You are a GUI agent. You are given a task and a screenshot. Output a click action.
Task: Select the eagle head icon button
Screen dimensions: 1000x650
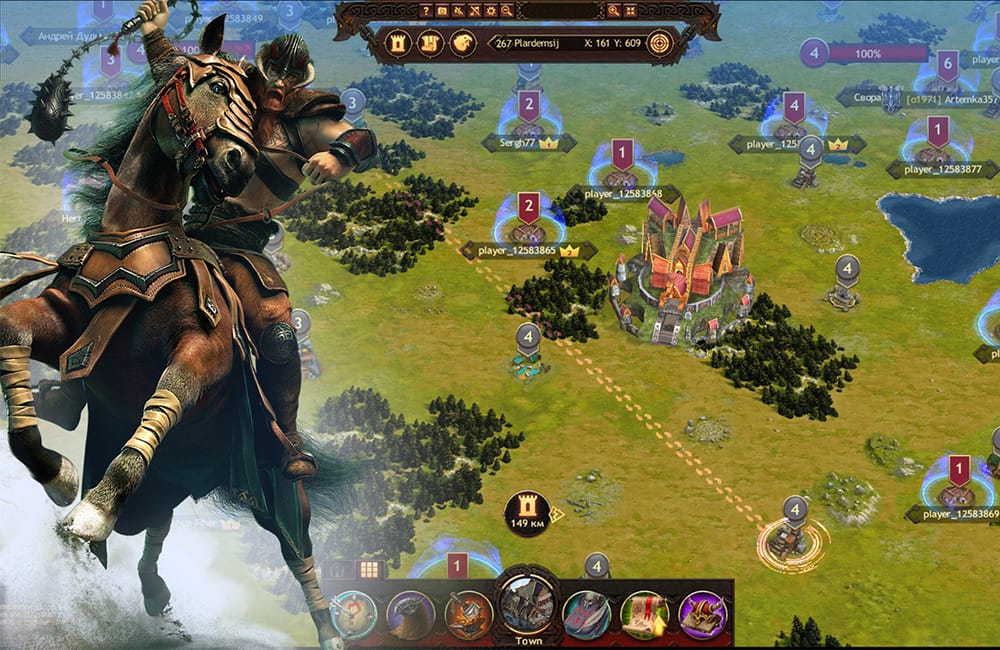[x=462, y=43]
